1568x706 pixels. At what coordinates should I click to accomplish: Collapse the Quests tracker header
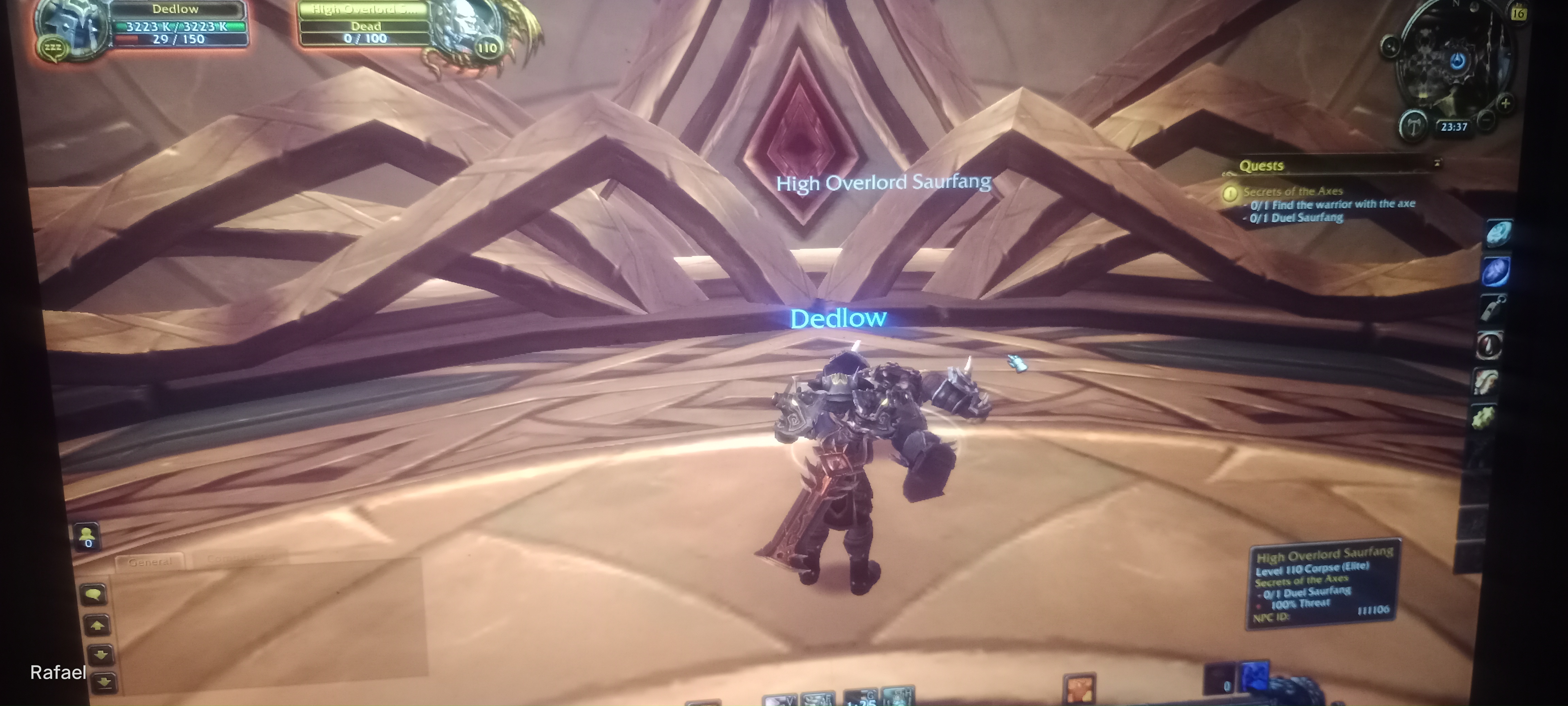(1437, 163)
